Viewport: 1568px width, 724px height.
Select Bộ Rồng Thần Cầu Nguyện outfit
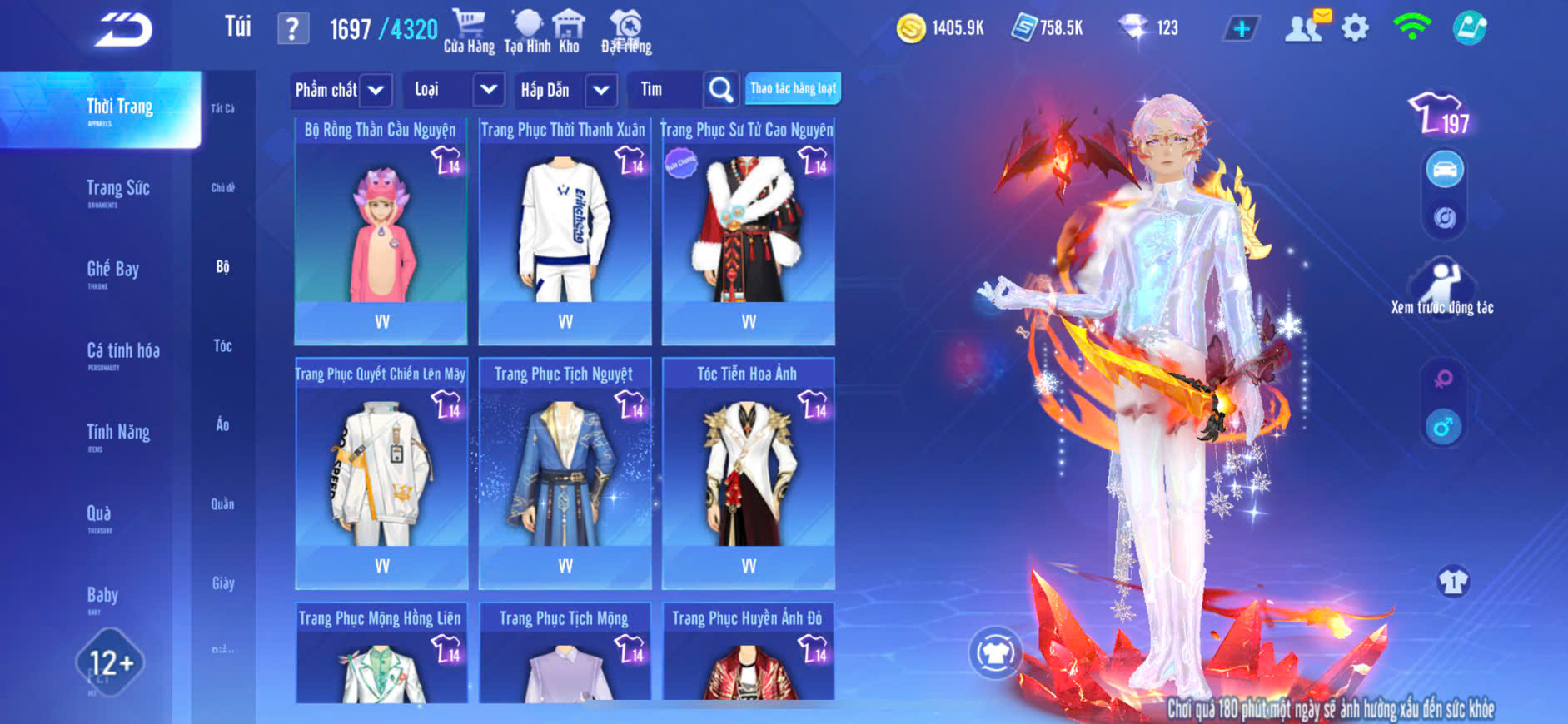pyautogui.click(x=381, y=231)
